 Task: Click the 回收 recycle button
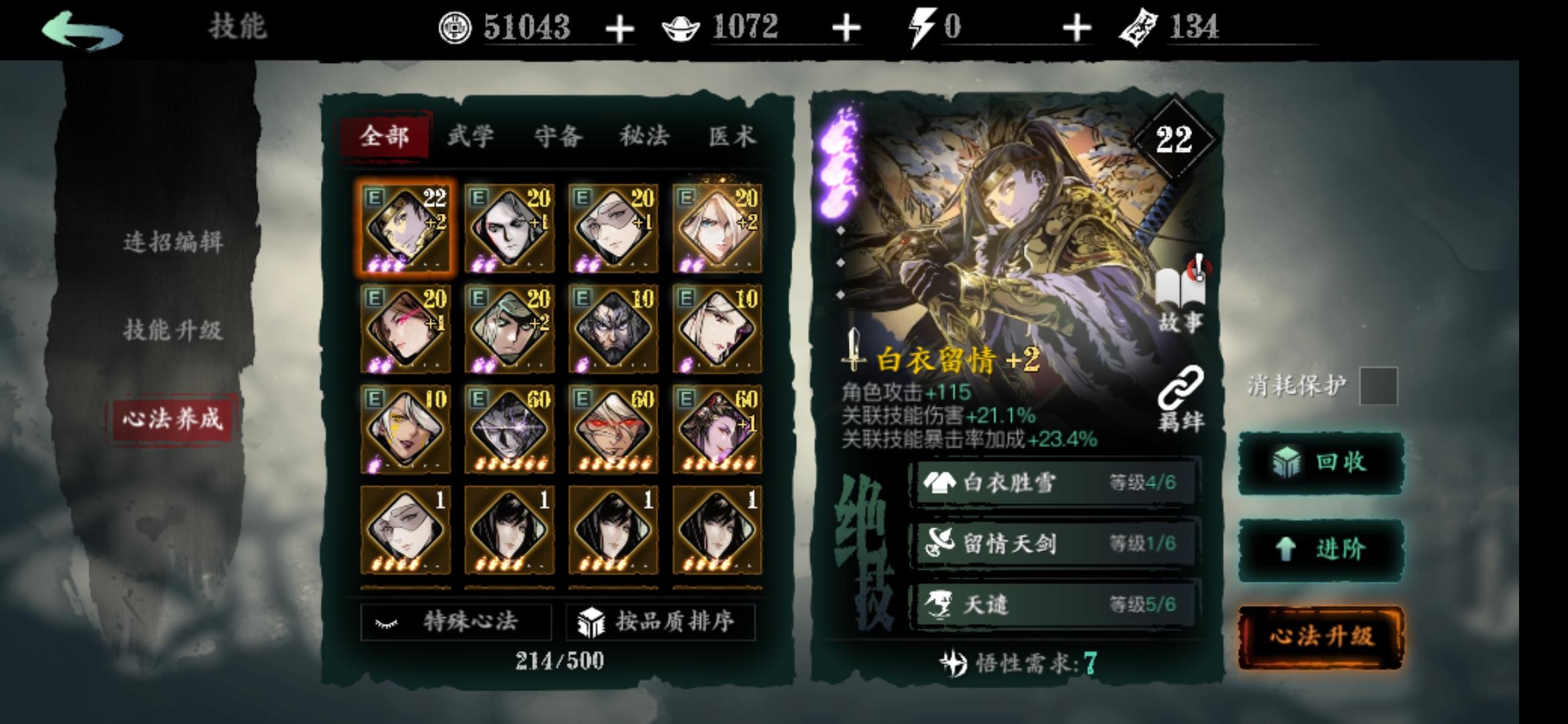pos(1321,463)
